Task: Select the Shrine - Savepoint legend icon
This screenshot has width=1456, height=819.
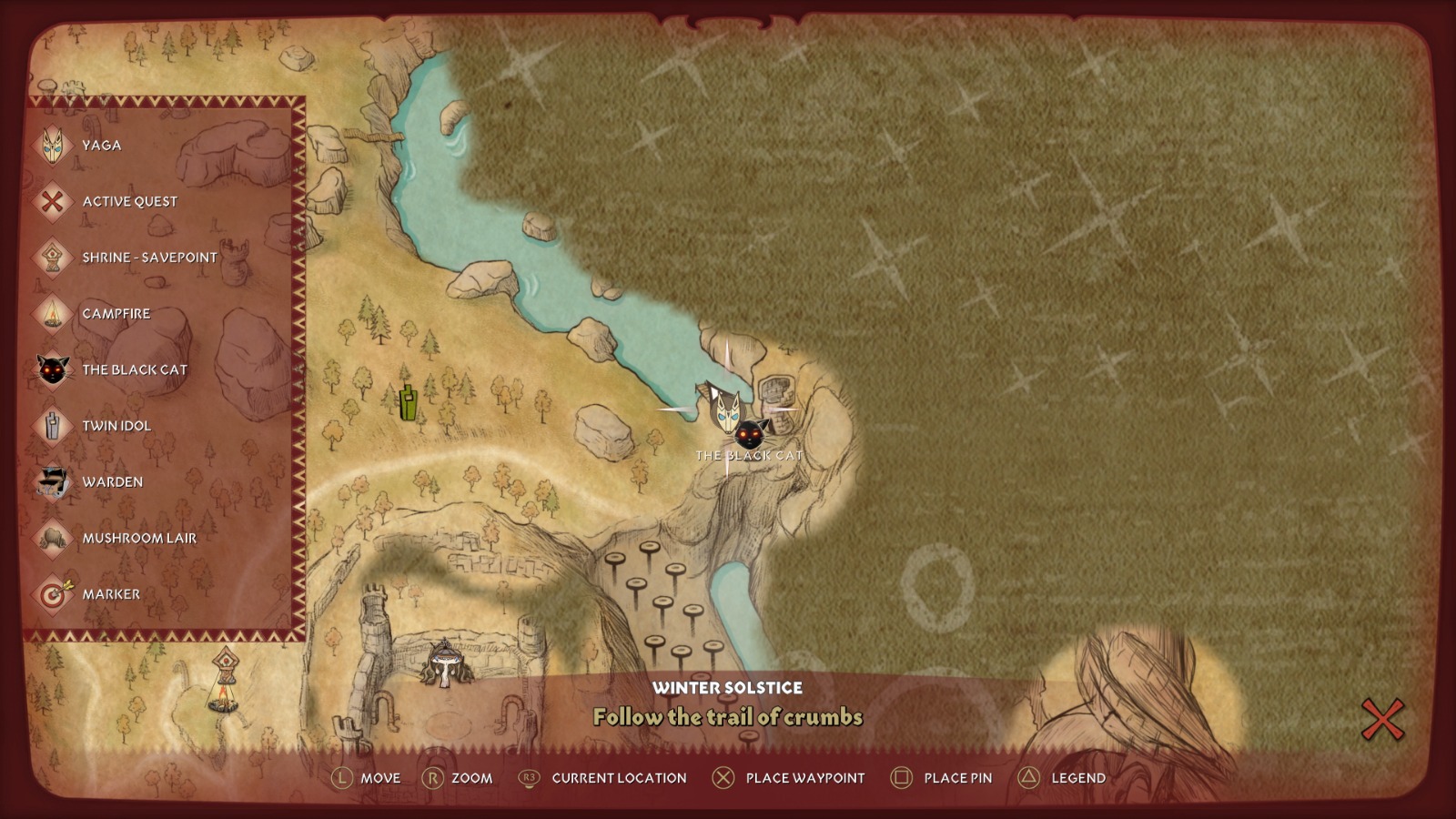Action: point(52,258)
